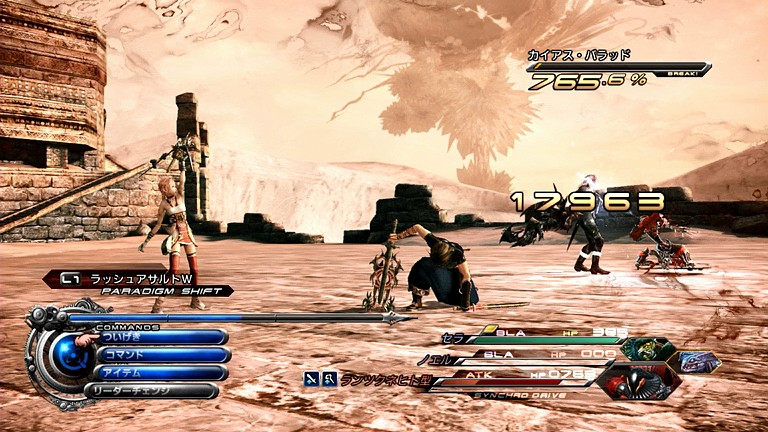Select the リーダーチェンジ leader change option
This screenshot has width=768, height=432.
(155, 390)
